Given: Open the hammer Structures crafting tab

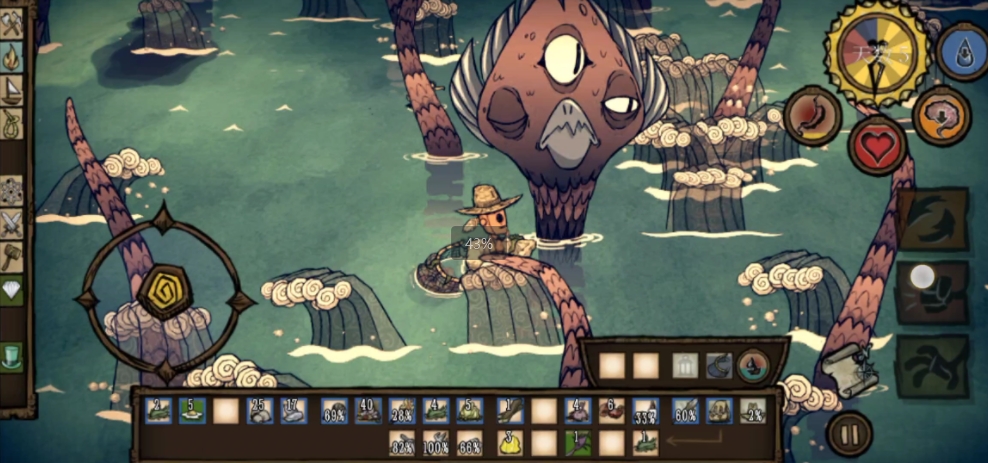Looking at the screenshot, I should coord(12,256).
